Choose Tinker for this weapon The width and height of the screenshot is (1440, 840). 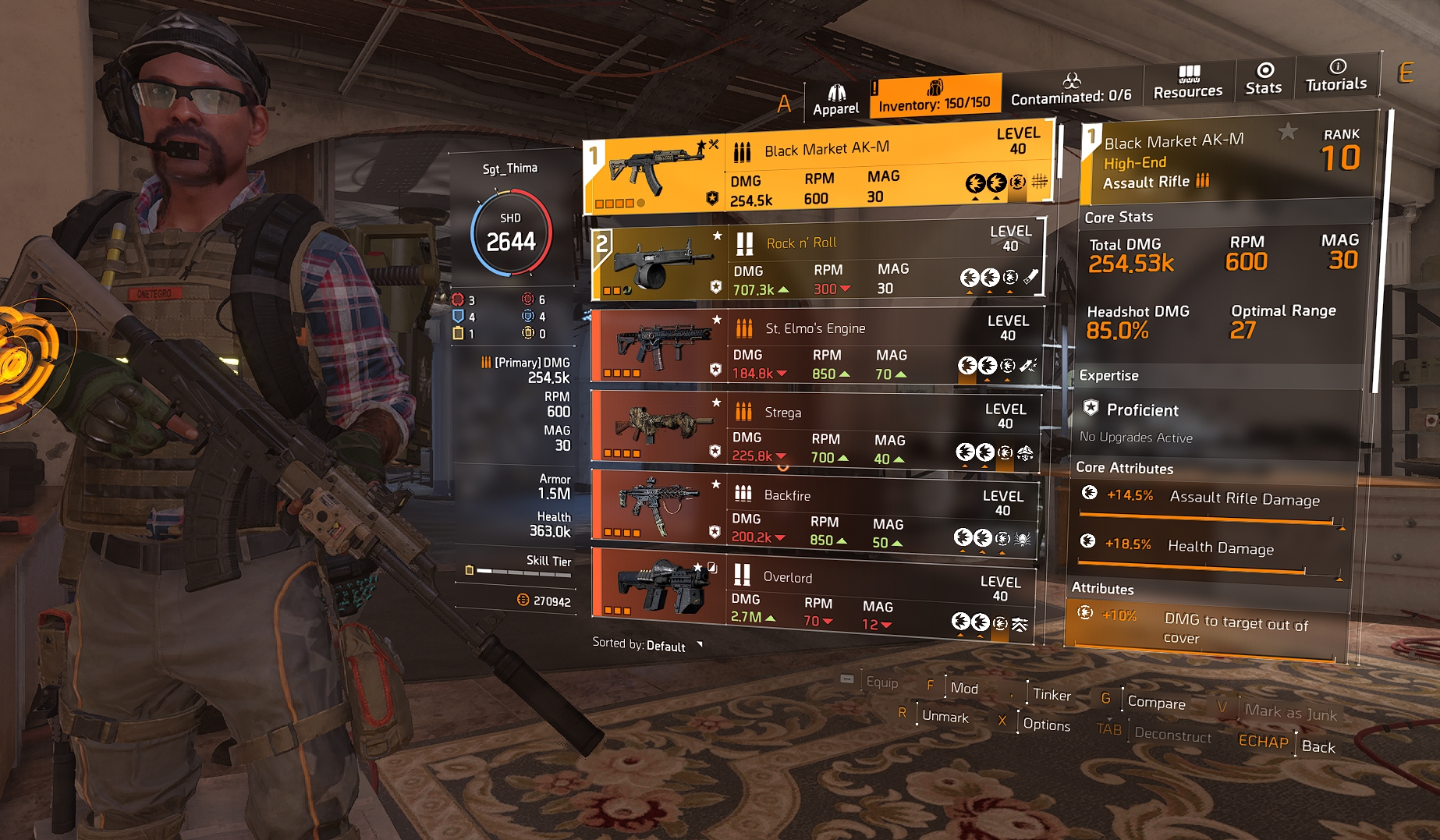click(1052, 694)
